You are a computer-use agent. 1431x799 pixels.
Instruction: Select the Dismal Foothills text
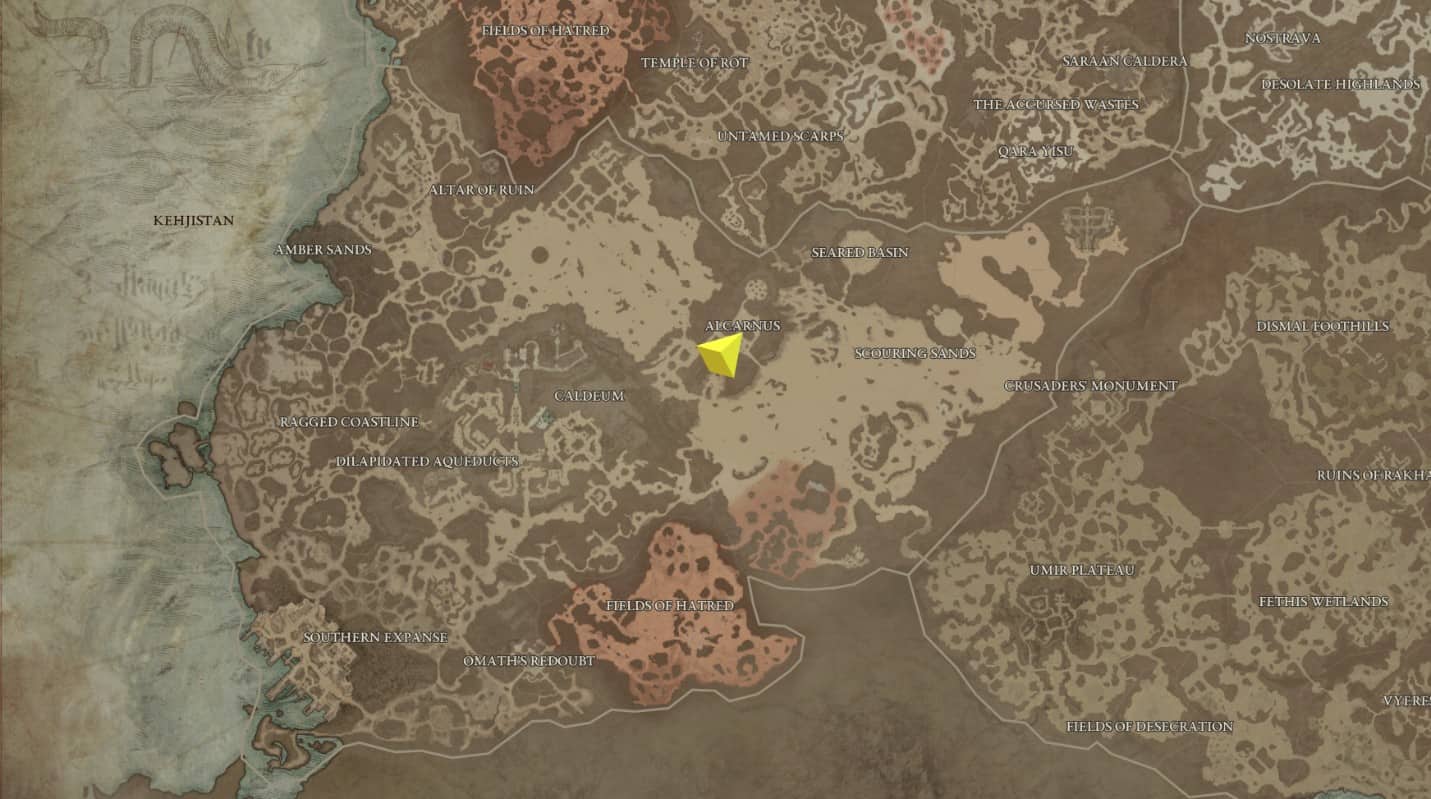pos(1322,324)
